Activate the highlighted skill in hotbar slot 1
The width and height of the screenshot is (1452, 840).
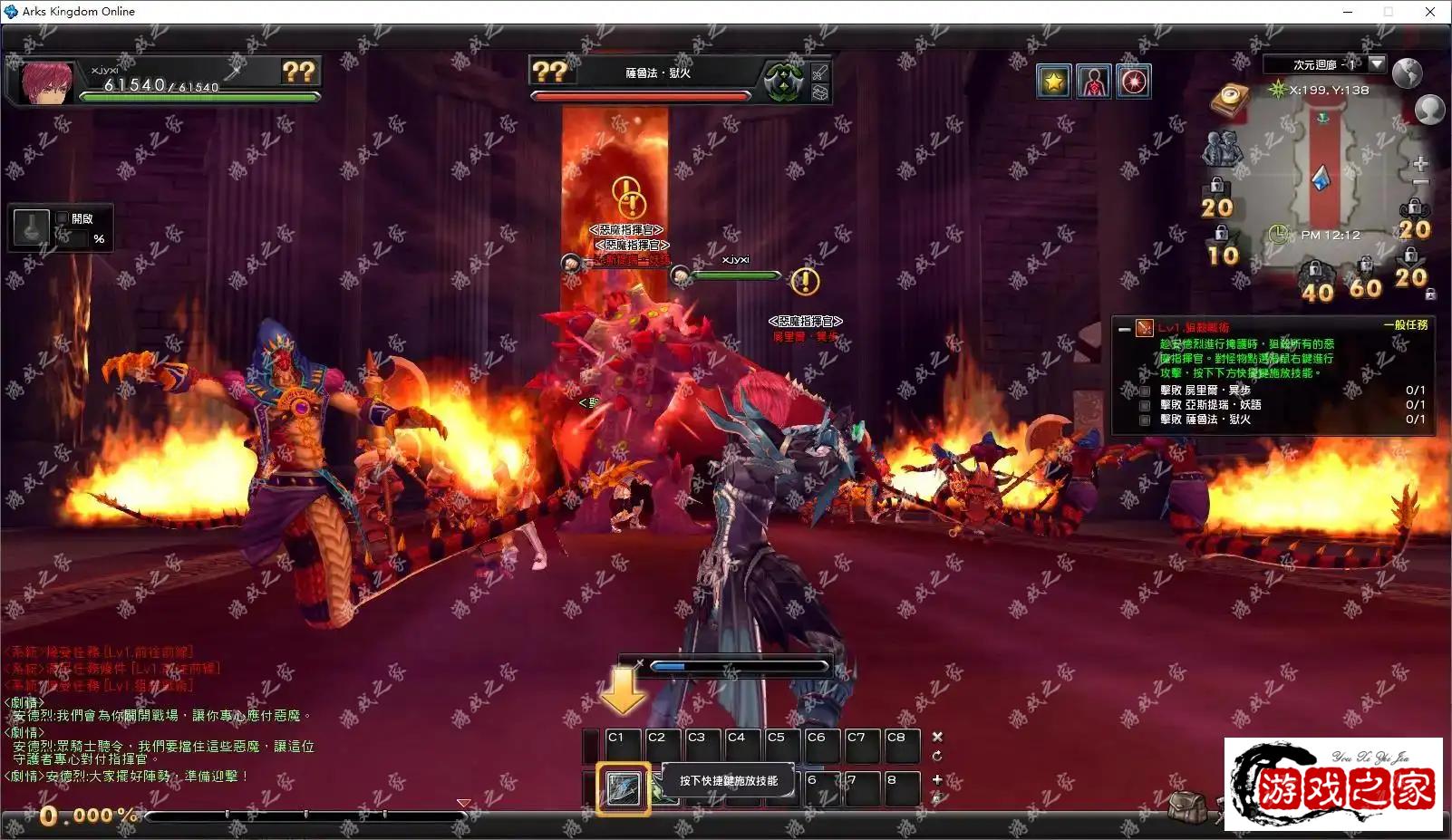[x=623, y=789]
